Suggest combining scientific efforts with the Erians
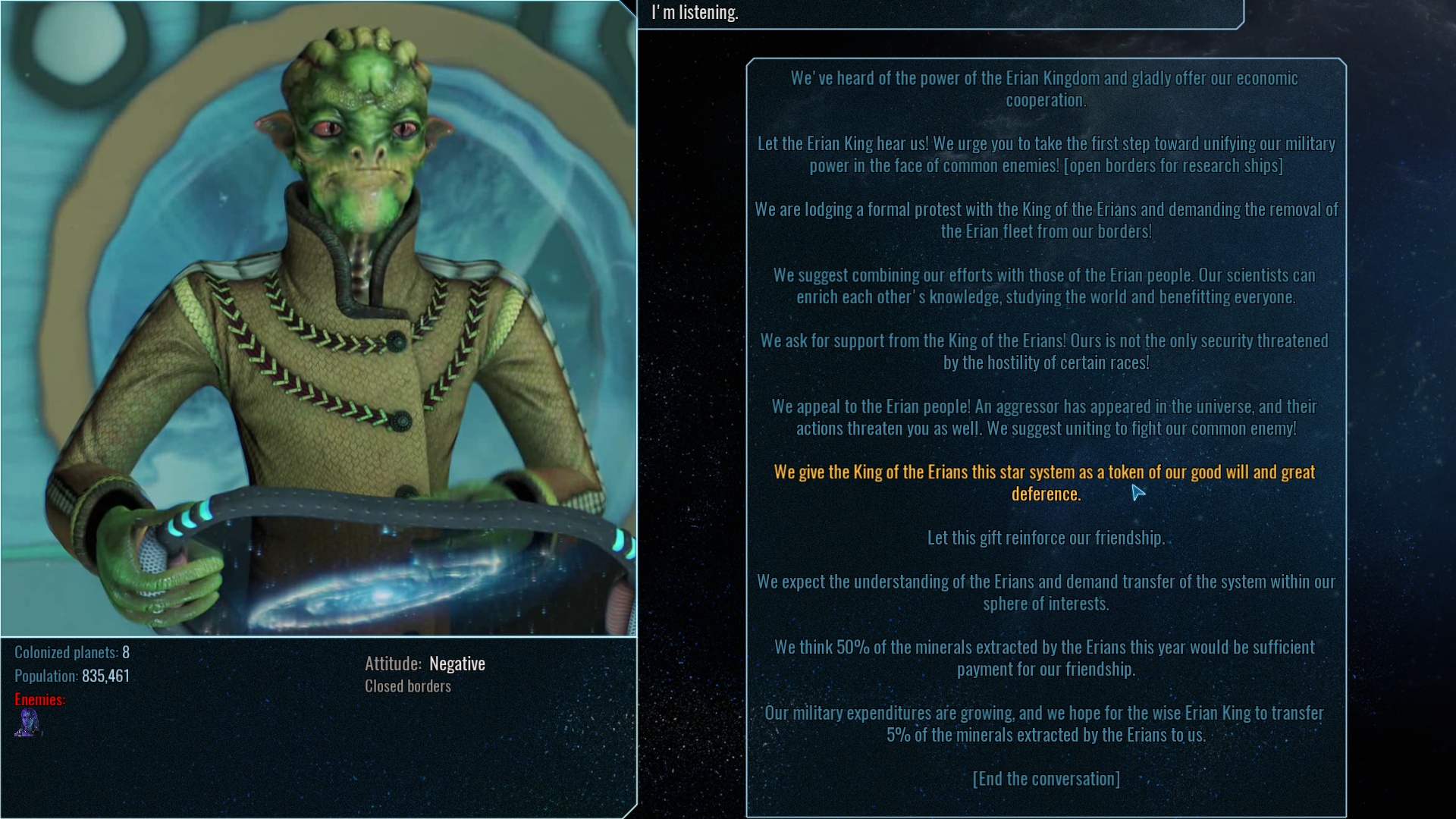1456x819 pixels. tap(1046, 286)
